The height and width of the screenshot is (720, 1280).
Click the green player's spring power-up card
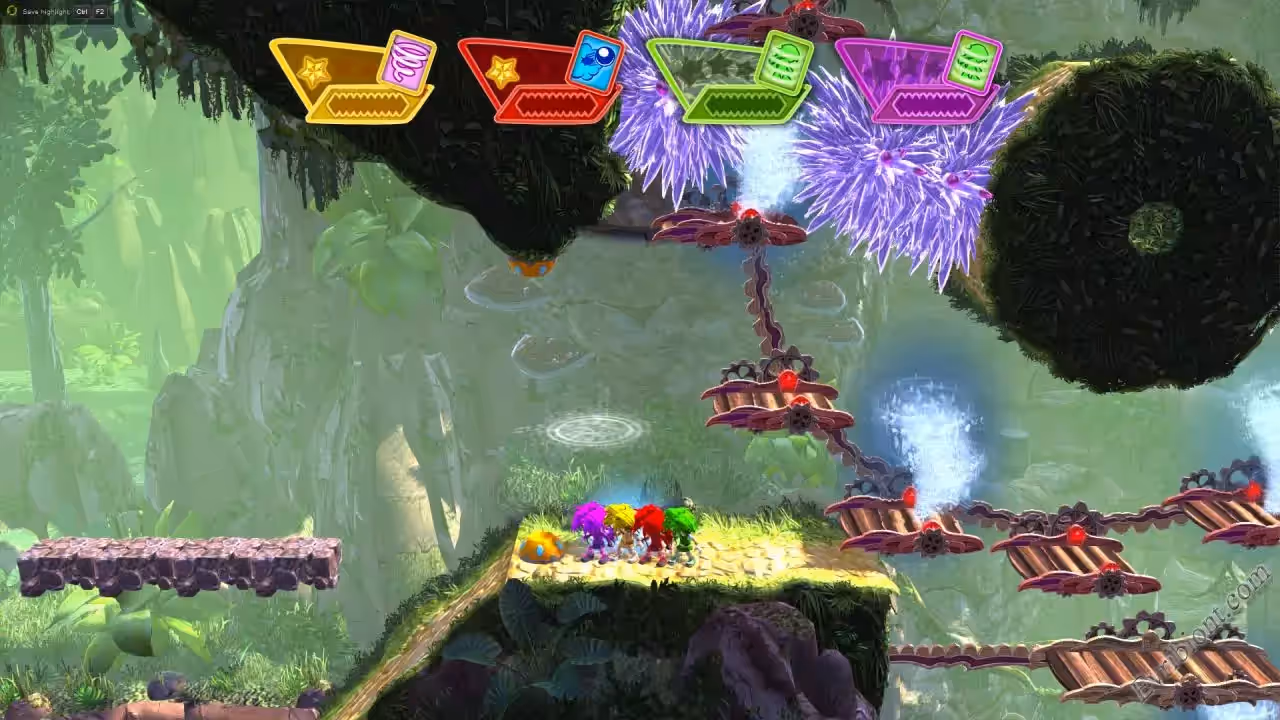tap(783, 61)
